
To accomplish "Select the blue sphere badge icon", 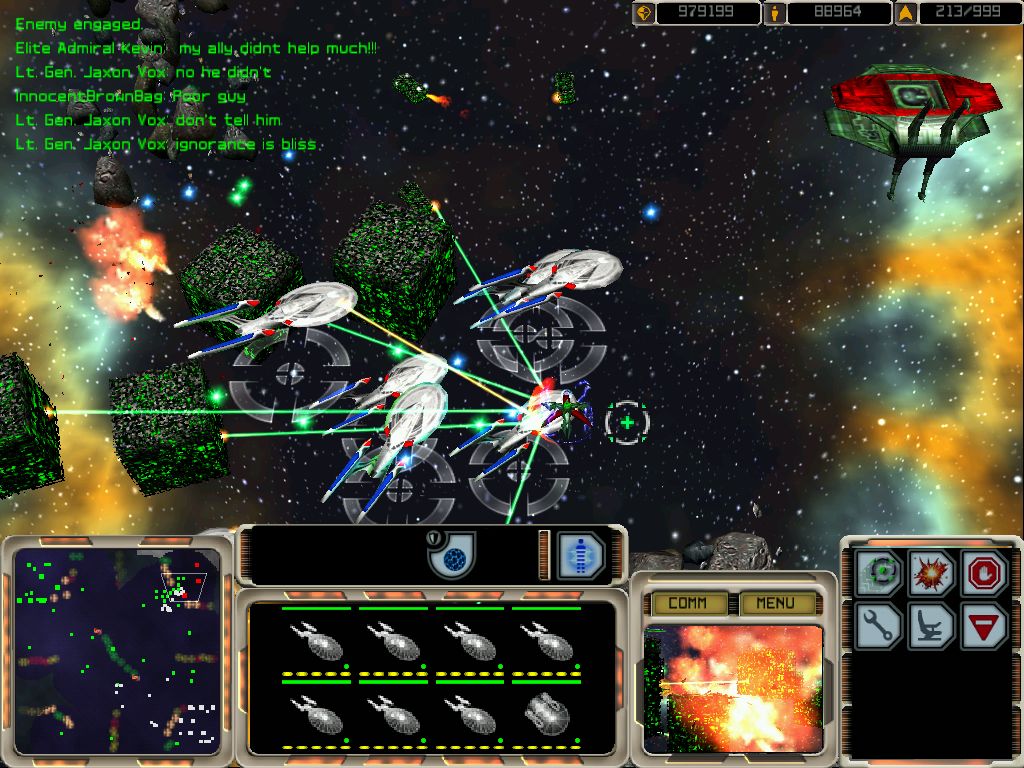I will 451,555.
